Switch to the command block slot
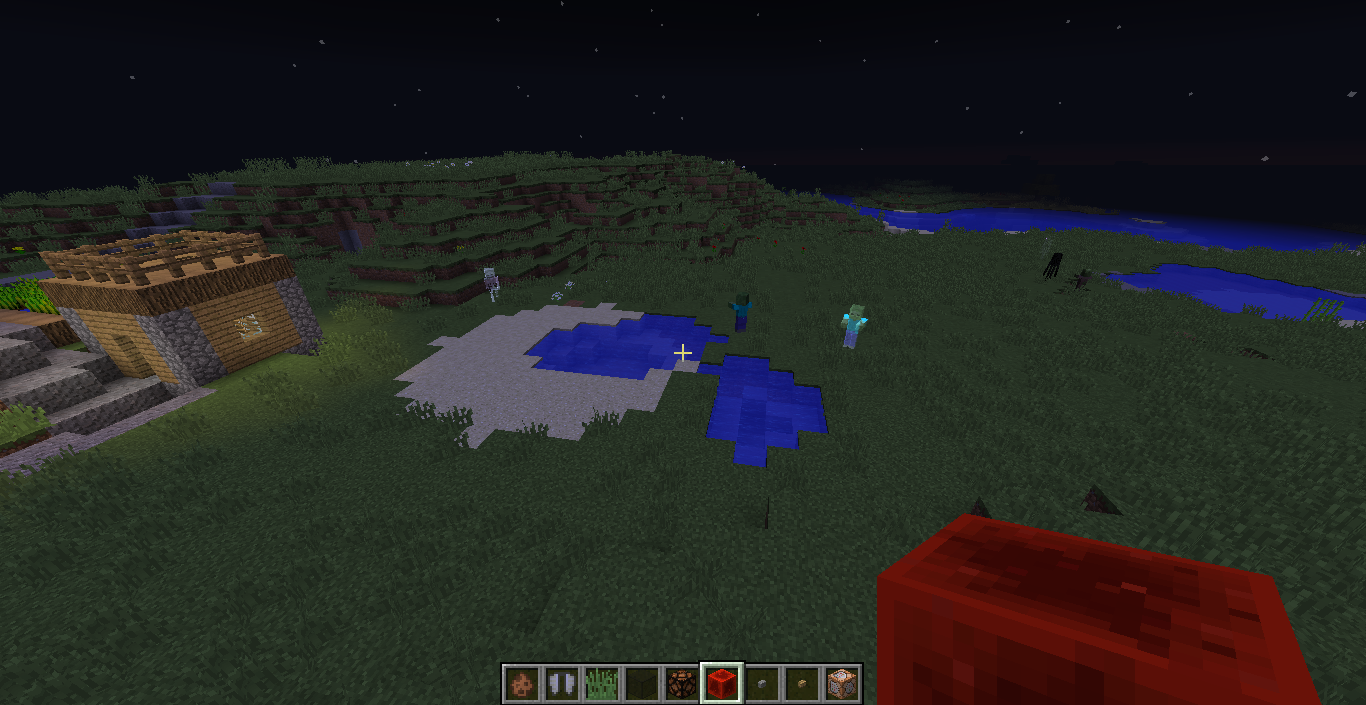1366x705 pixels. 842,684
